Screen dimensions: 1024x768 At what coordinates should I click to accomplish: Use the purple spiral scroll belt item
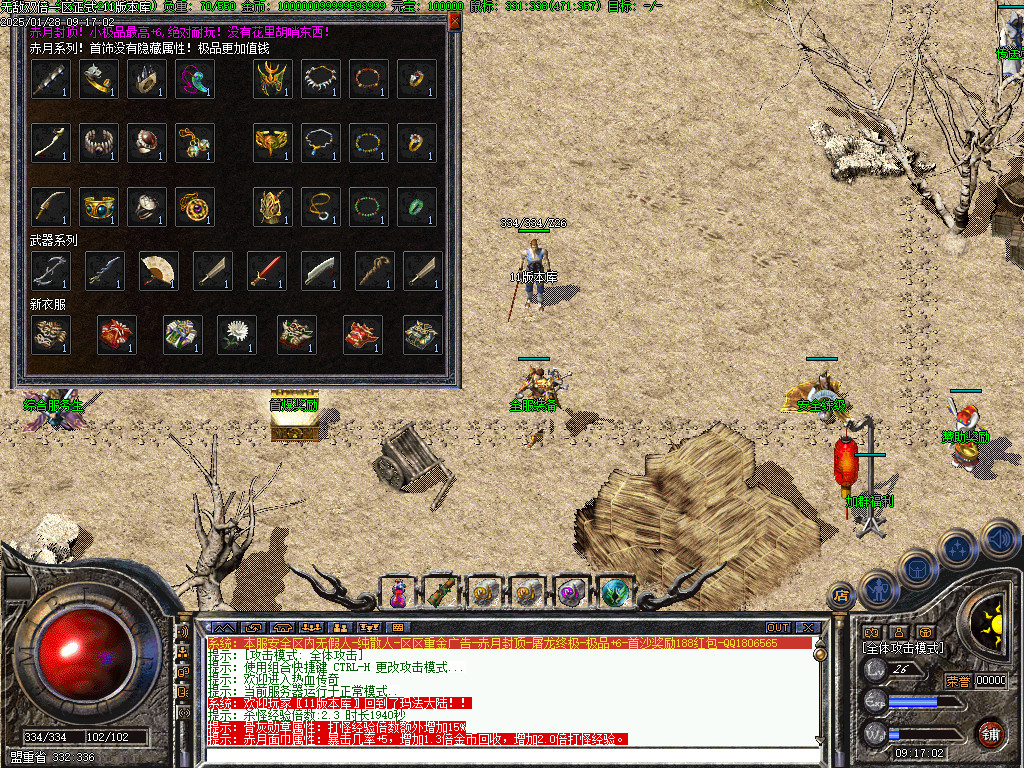click(572, 593)
